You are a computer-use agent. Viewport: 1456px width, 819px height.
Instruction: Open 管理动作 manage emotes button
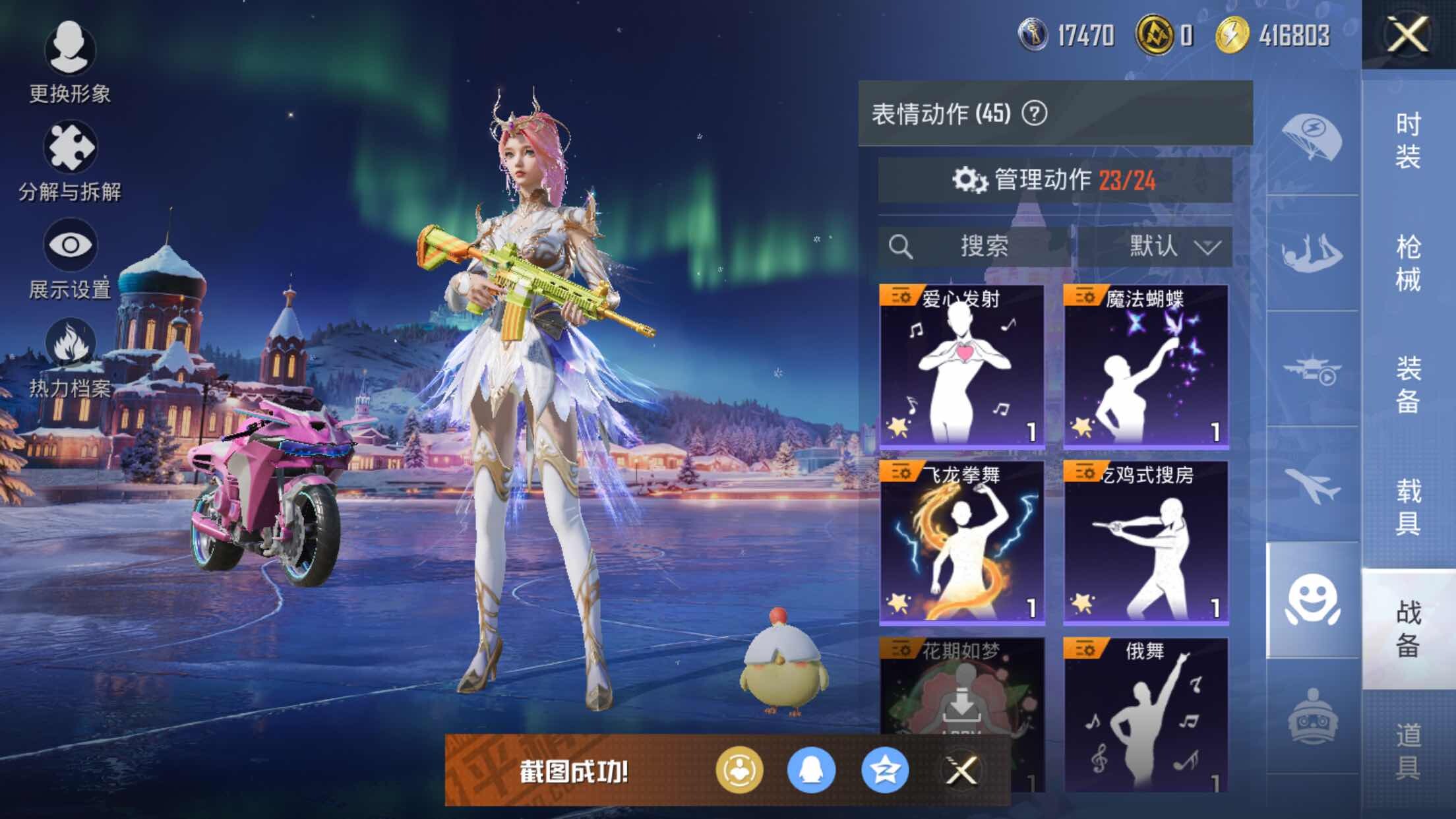pos(1054,179)
